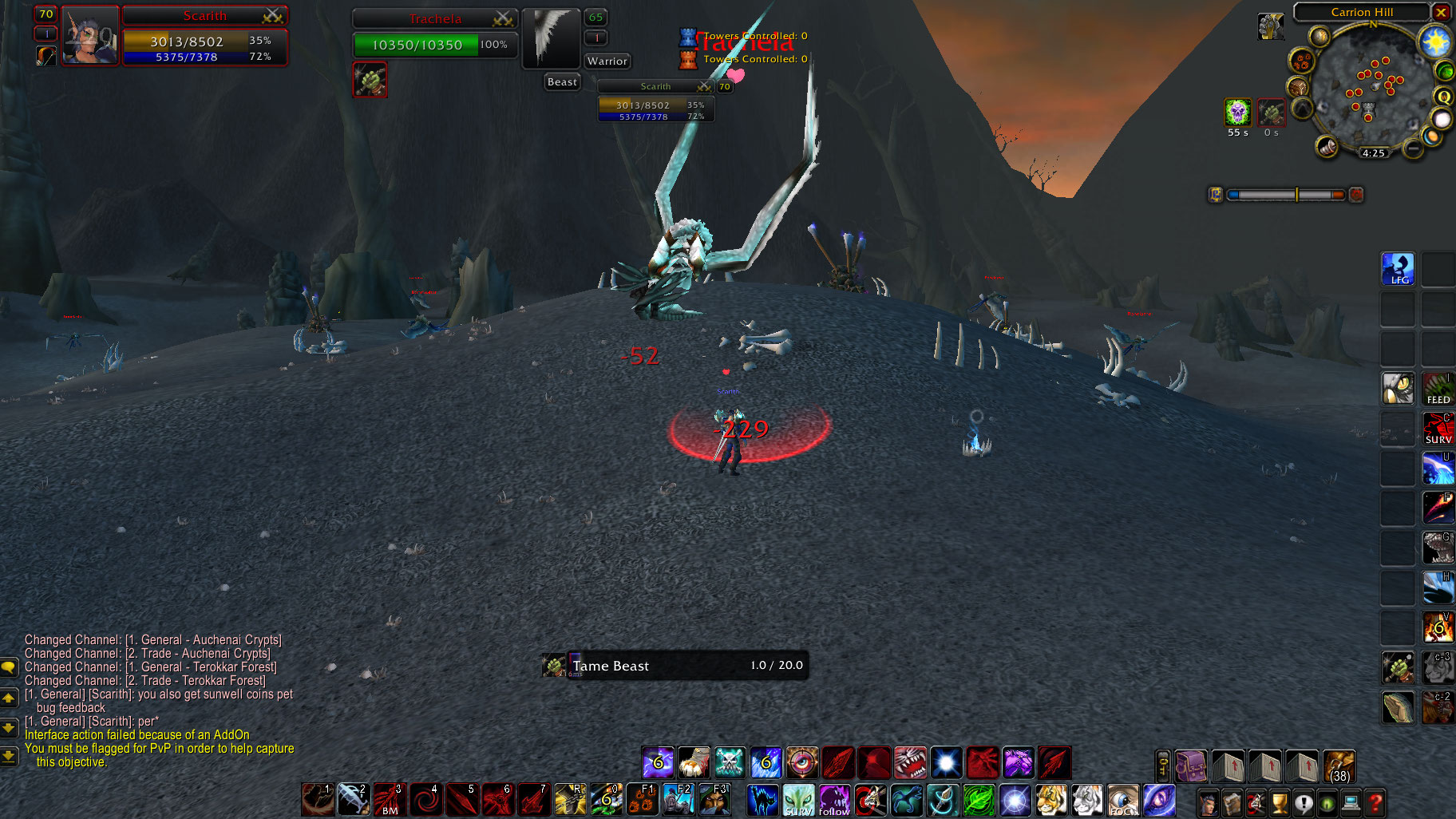Select the Beast tab under the target frame
This screenshot has height=819, width=1456.
(561, 81)
